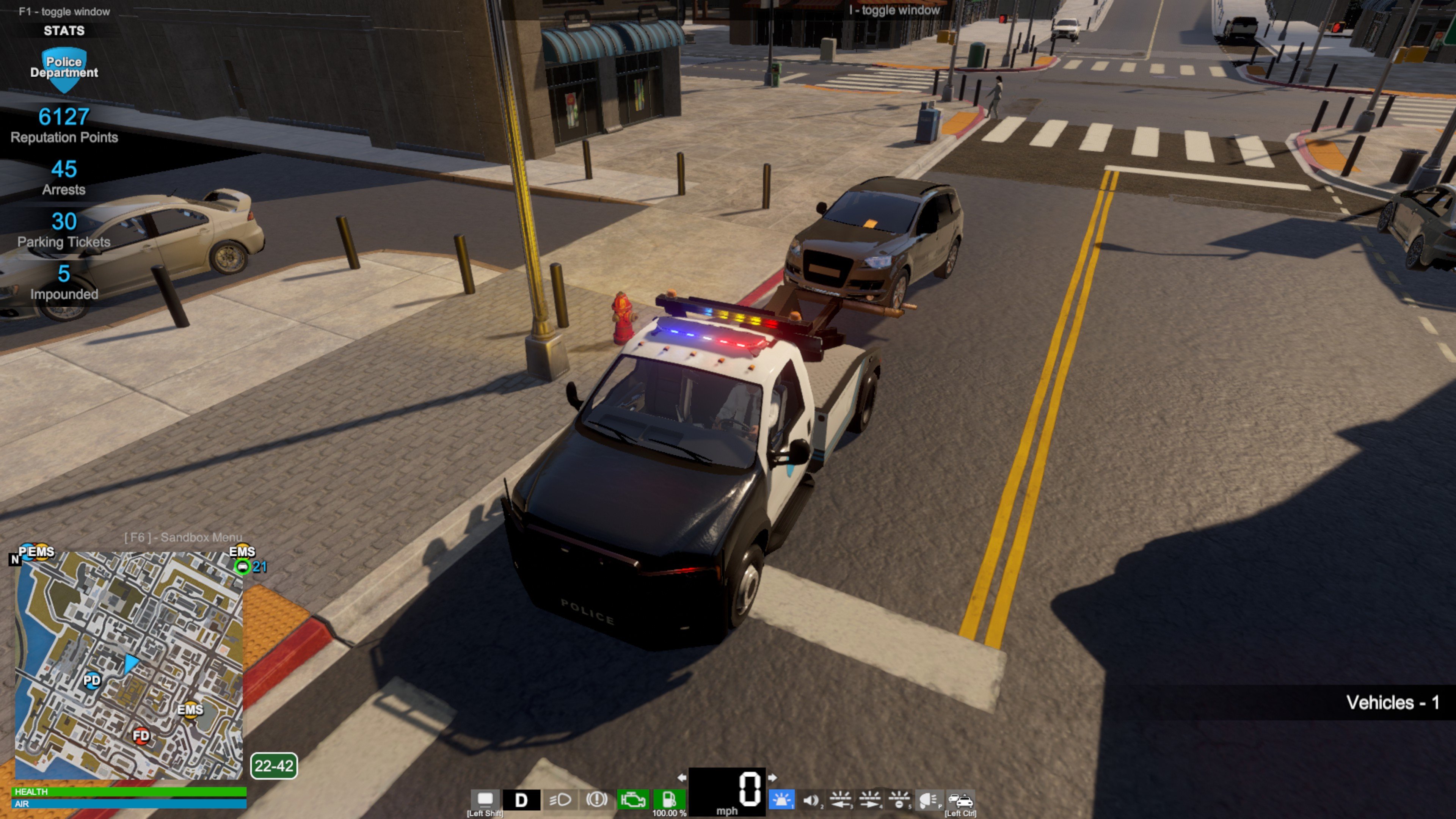This screenshot has width=1456, height=819.
Task: Click the left turn signal arrow
Action: [x=682, y=778]
